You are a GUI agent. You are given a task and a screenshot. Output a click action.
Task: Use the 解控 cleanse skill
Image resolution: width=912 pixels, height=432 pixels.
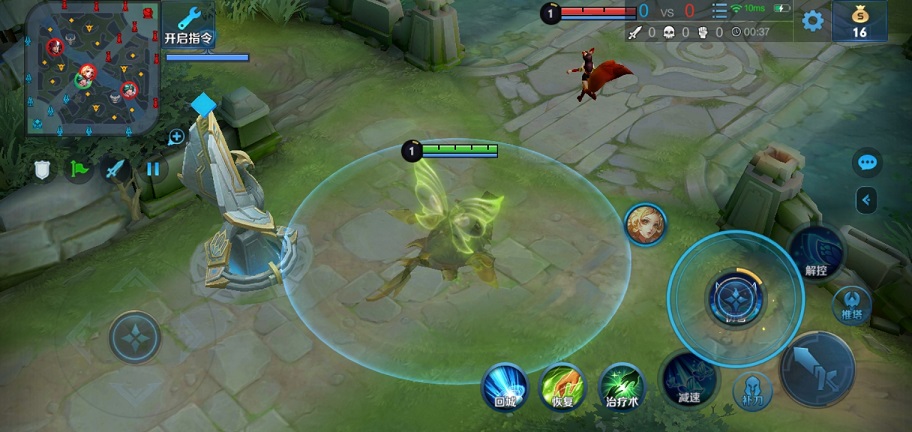tap(816, 252)
